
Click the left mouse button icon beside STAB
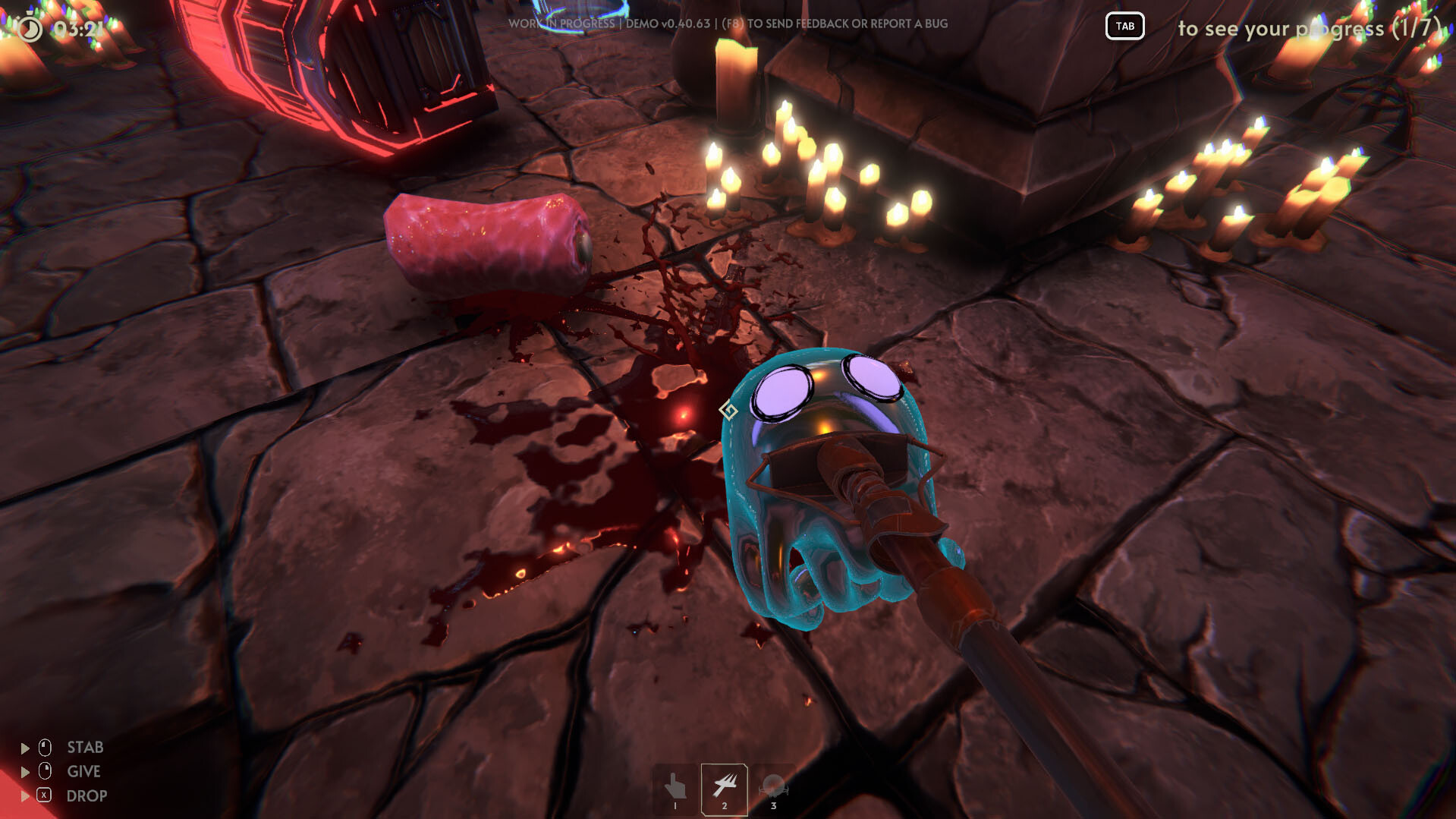43,747
